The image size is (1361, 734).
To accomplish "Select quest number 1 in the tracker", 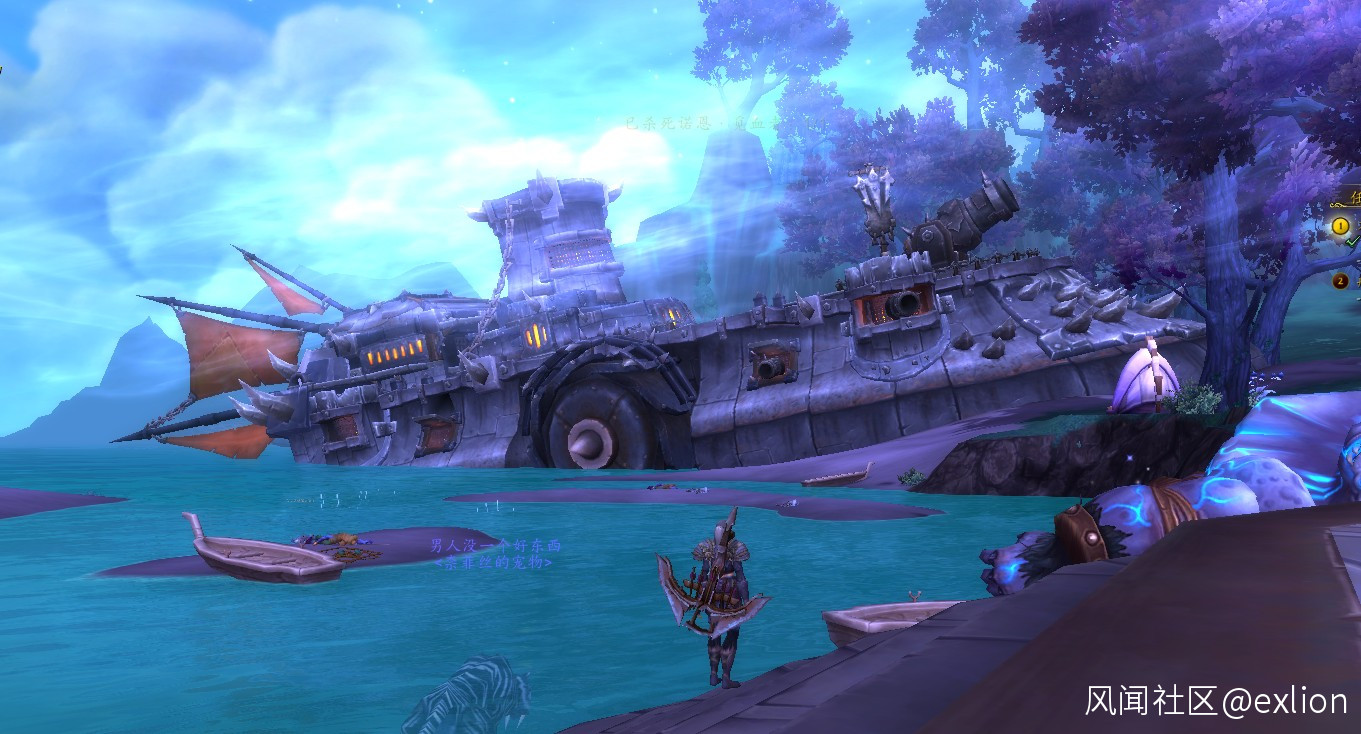I will [x=1340, y=227].
